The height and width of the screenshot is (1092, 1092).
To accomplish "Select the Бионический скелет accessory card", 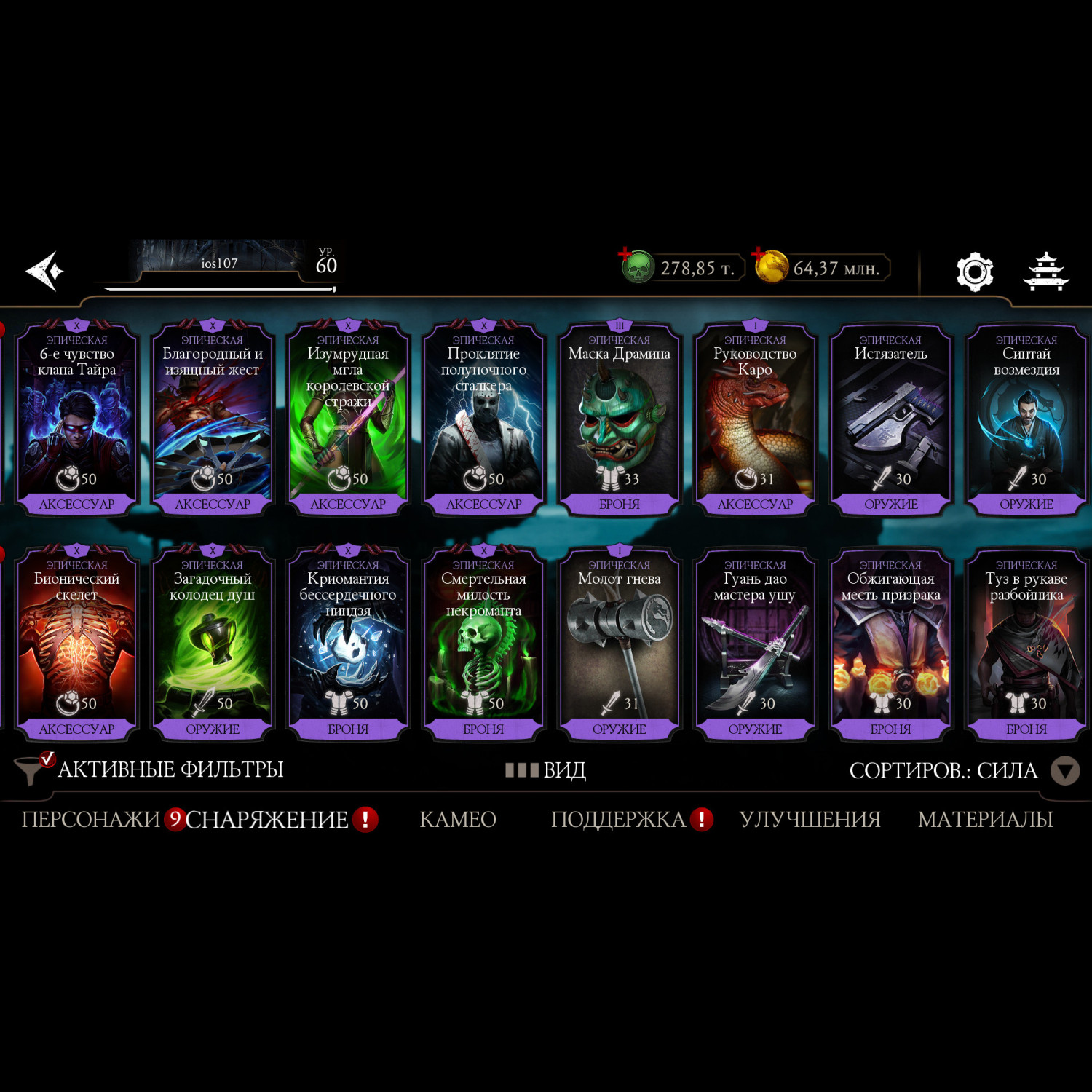I will coord(76,644).
